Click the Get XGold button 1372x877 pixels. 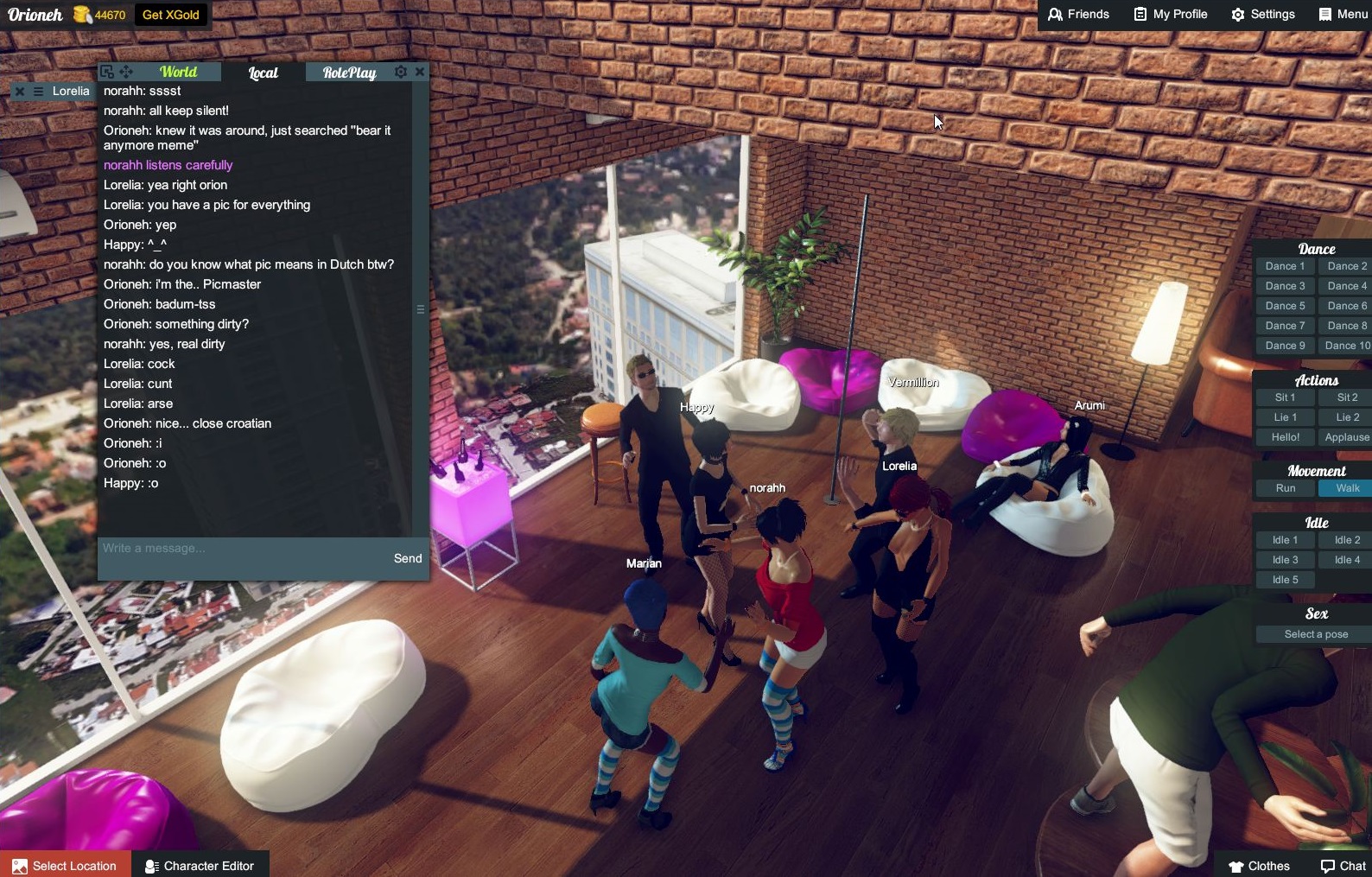click(x=170, y=14)
